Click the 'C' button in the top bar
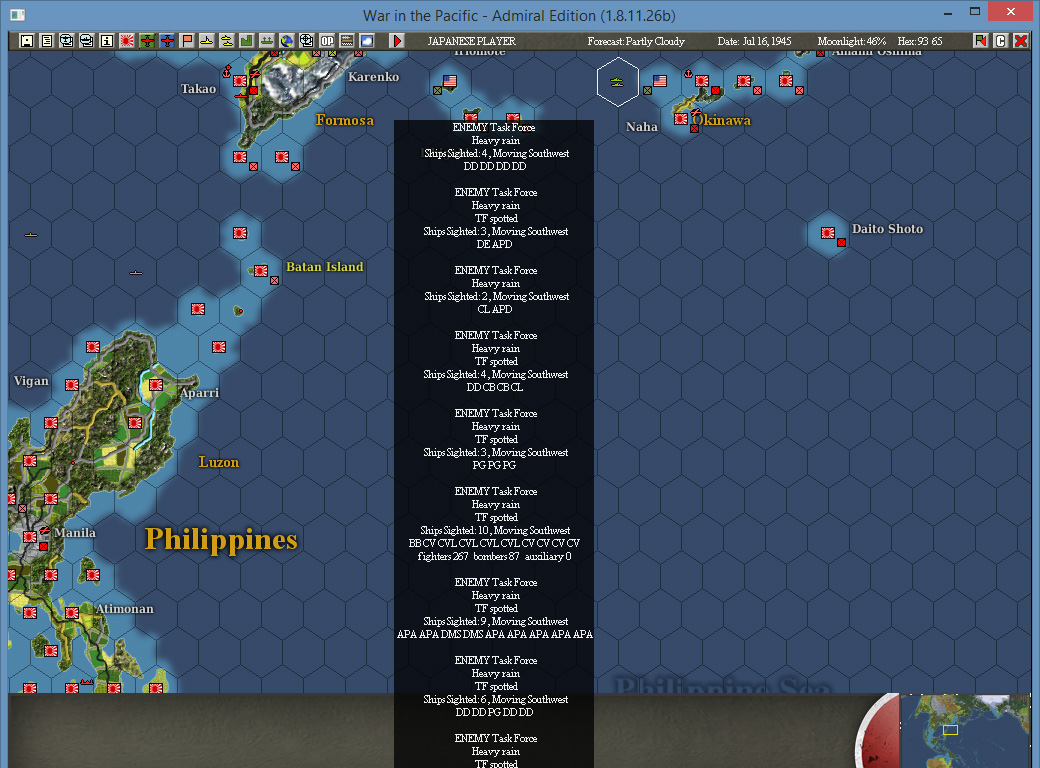Screen dimensions: 1040x768 point(1000,41)
